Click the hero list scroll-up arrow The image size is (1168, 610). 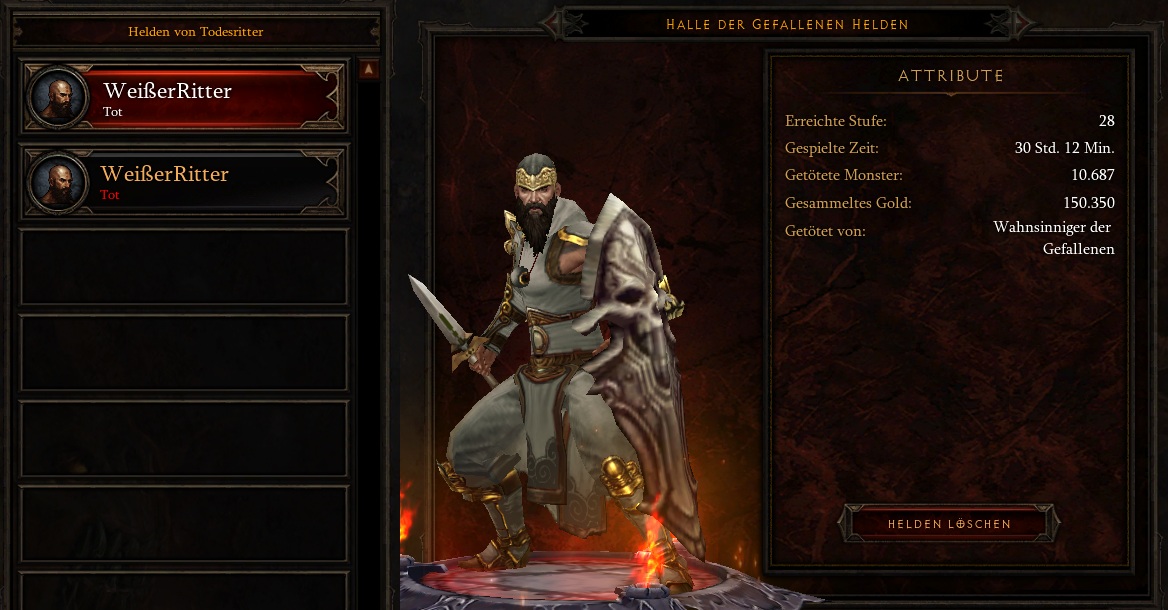click(x=369, y=70)
